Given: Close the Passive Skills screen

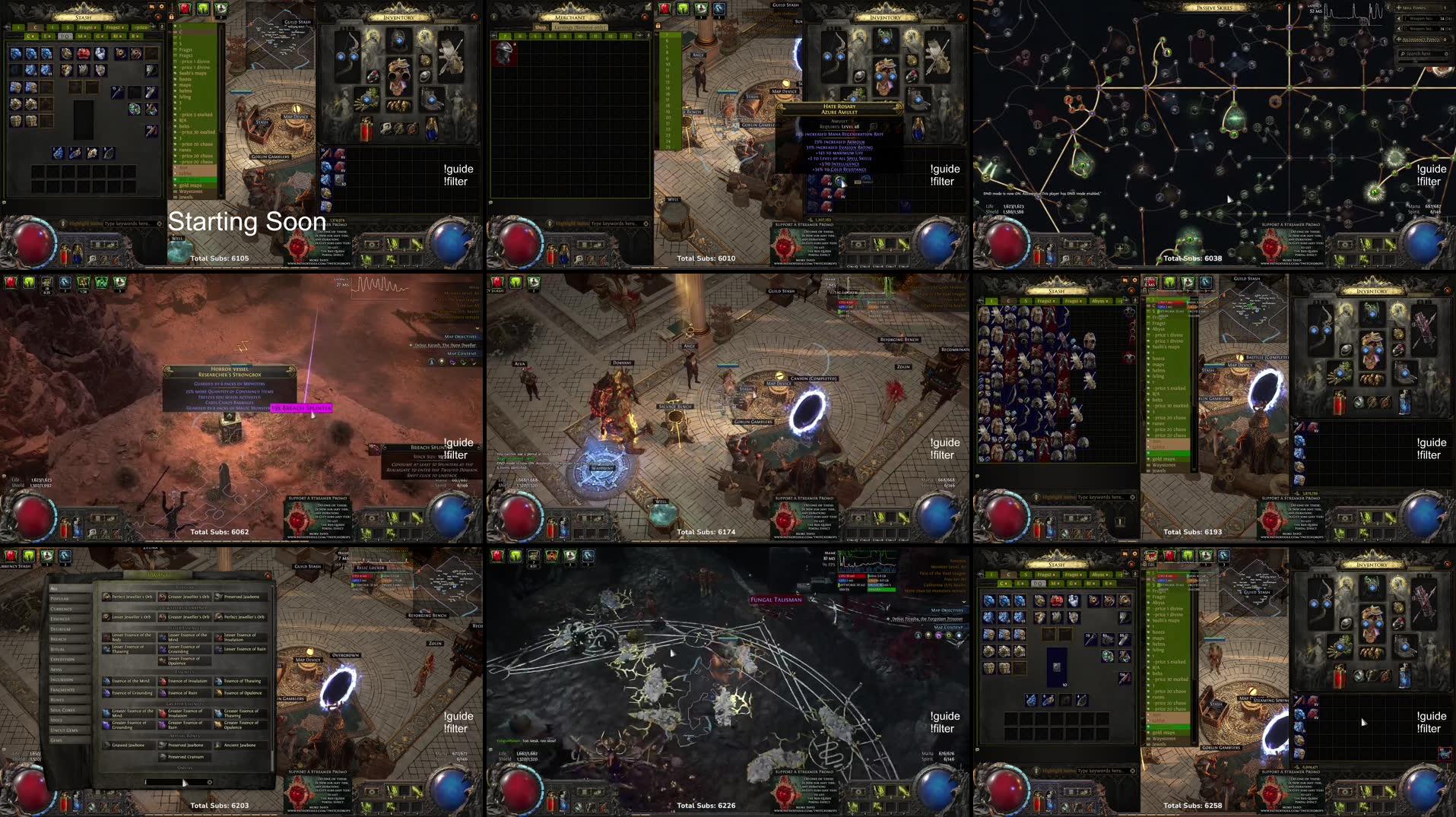Looking at the screenshot, I should (1279, 8).
